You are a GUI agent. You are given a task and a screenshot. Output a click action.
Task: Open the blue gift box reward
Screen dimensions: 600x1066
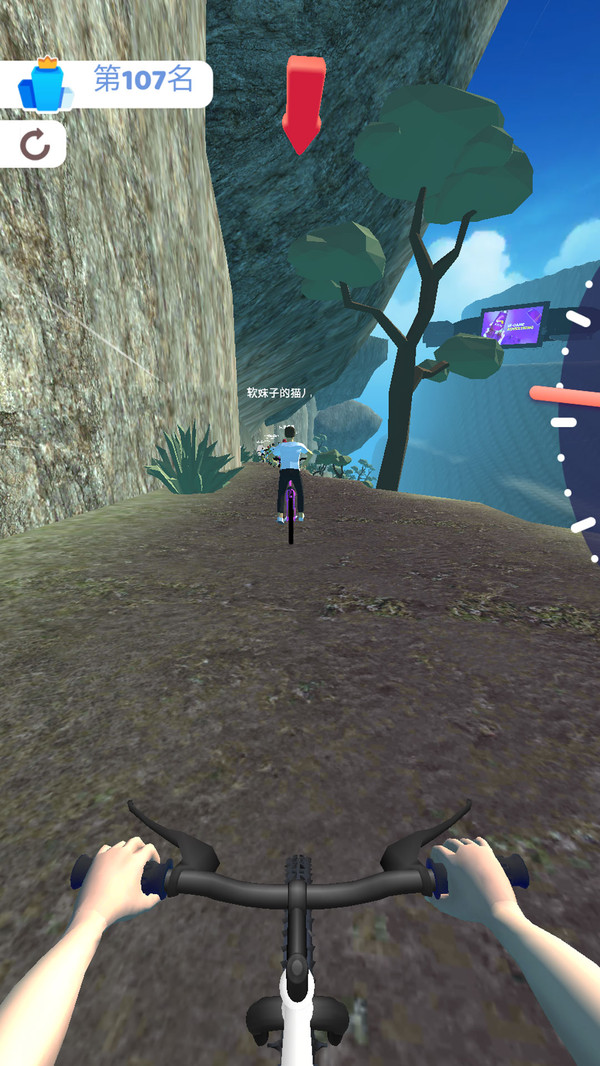[x=46, y=85]
